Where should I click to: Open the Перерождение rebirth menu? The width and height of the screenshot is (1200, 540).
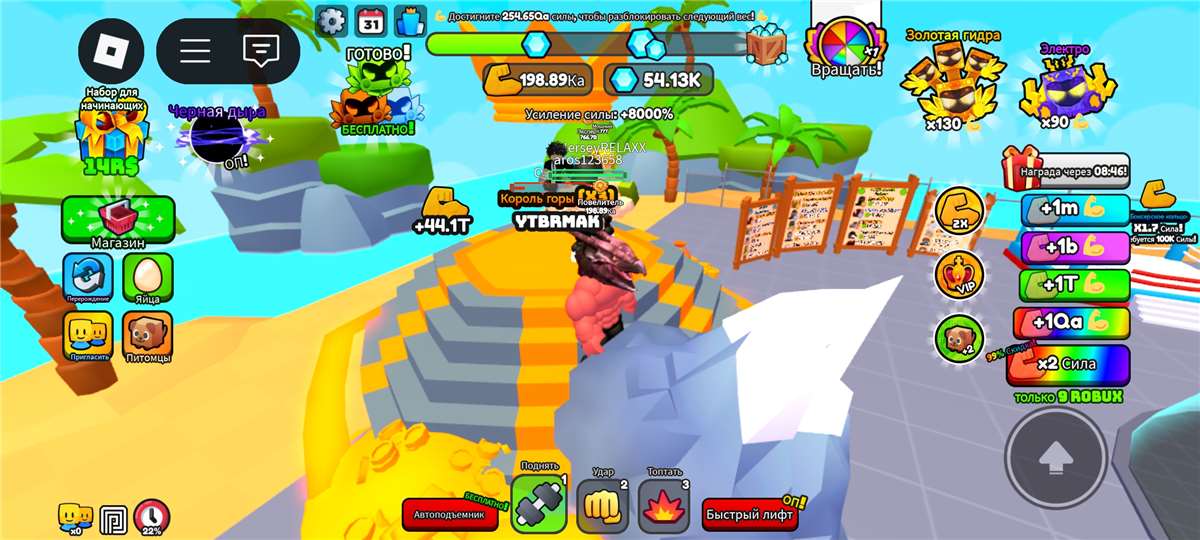(88, 278)
